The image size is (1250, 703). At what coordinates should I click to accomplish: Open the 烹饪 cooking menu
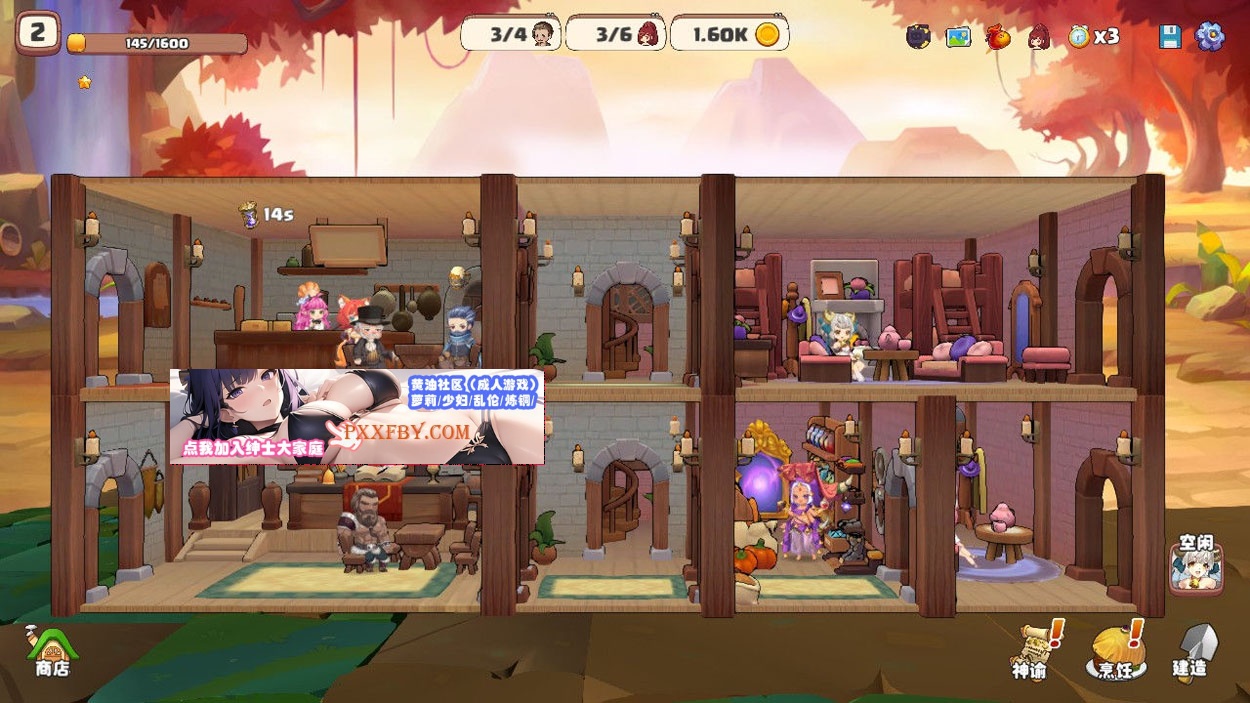(1116, 652)
